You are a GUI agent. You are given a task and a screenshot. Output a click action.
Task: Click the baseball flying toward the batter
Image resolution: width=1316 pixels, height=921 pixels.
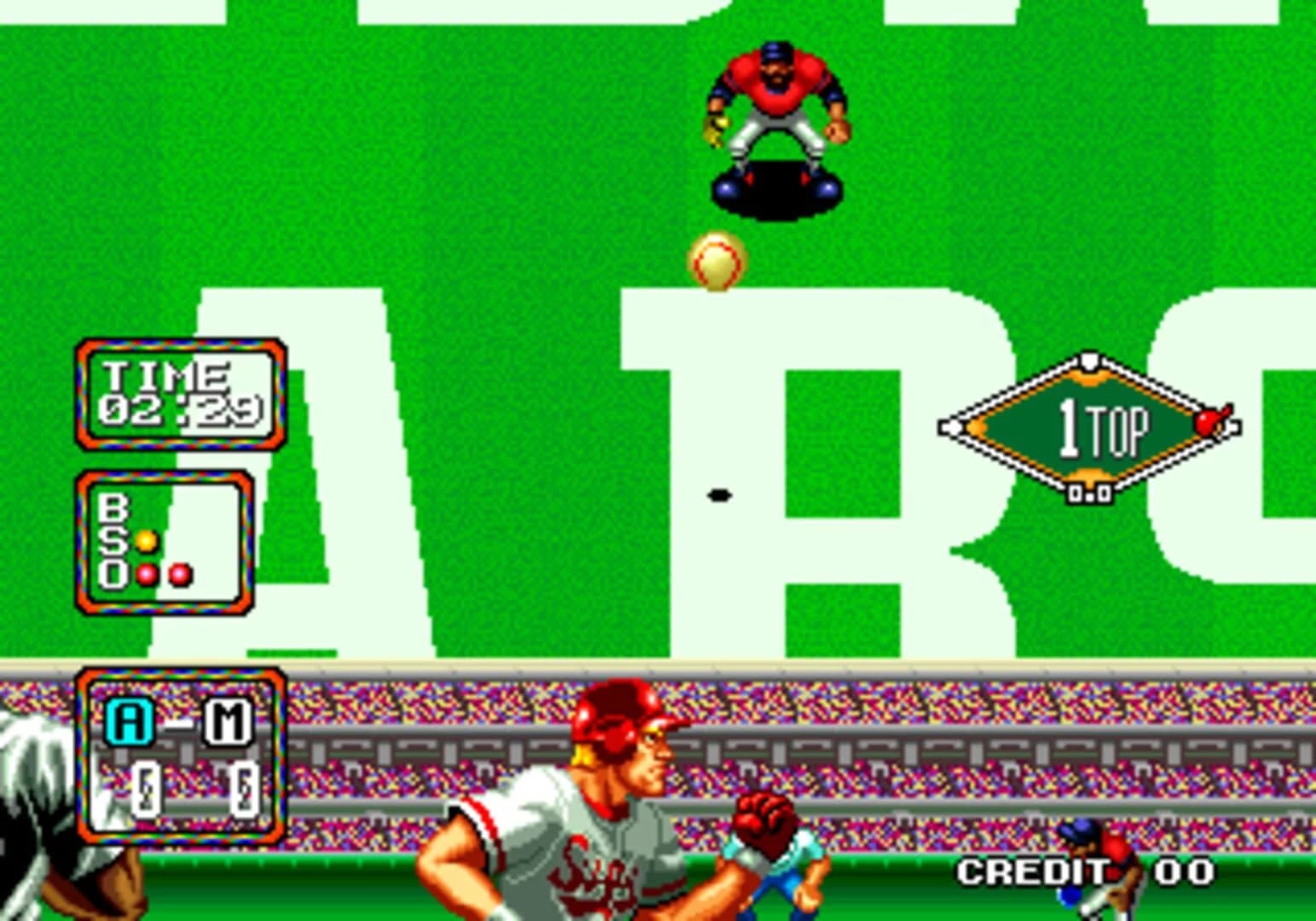[715, 258]
